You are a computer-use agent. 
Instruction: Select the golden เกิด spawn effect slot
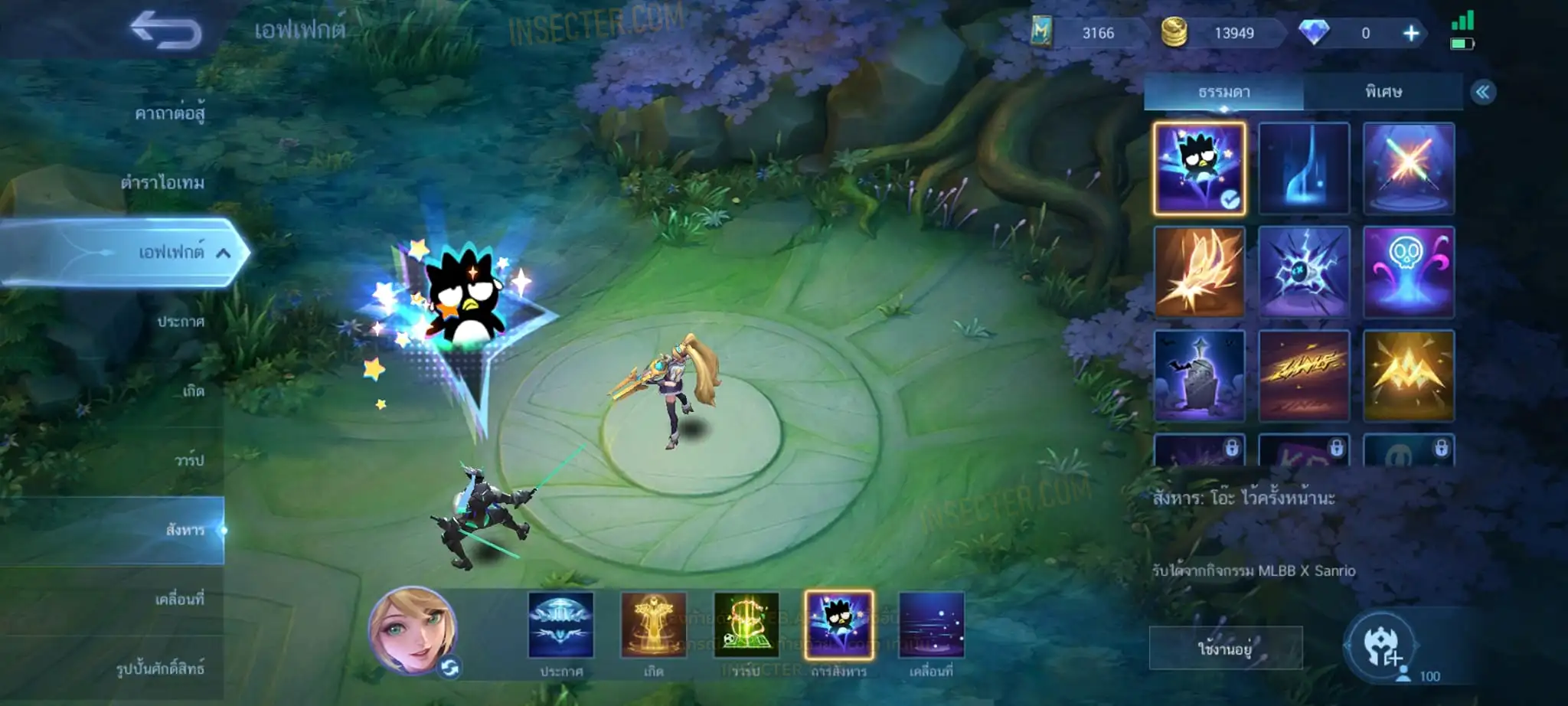click(653, 626)
